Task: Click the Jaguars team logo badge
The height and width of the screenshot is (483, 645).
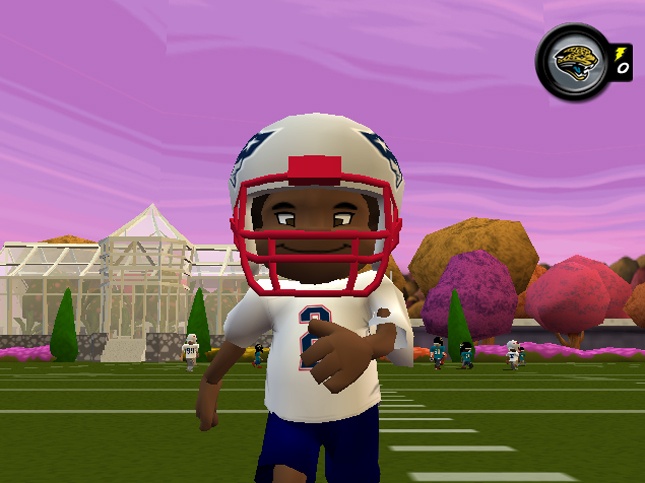Action: coord(573,61)
